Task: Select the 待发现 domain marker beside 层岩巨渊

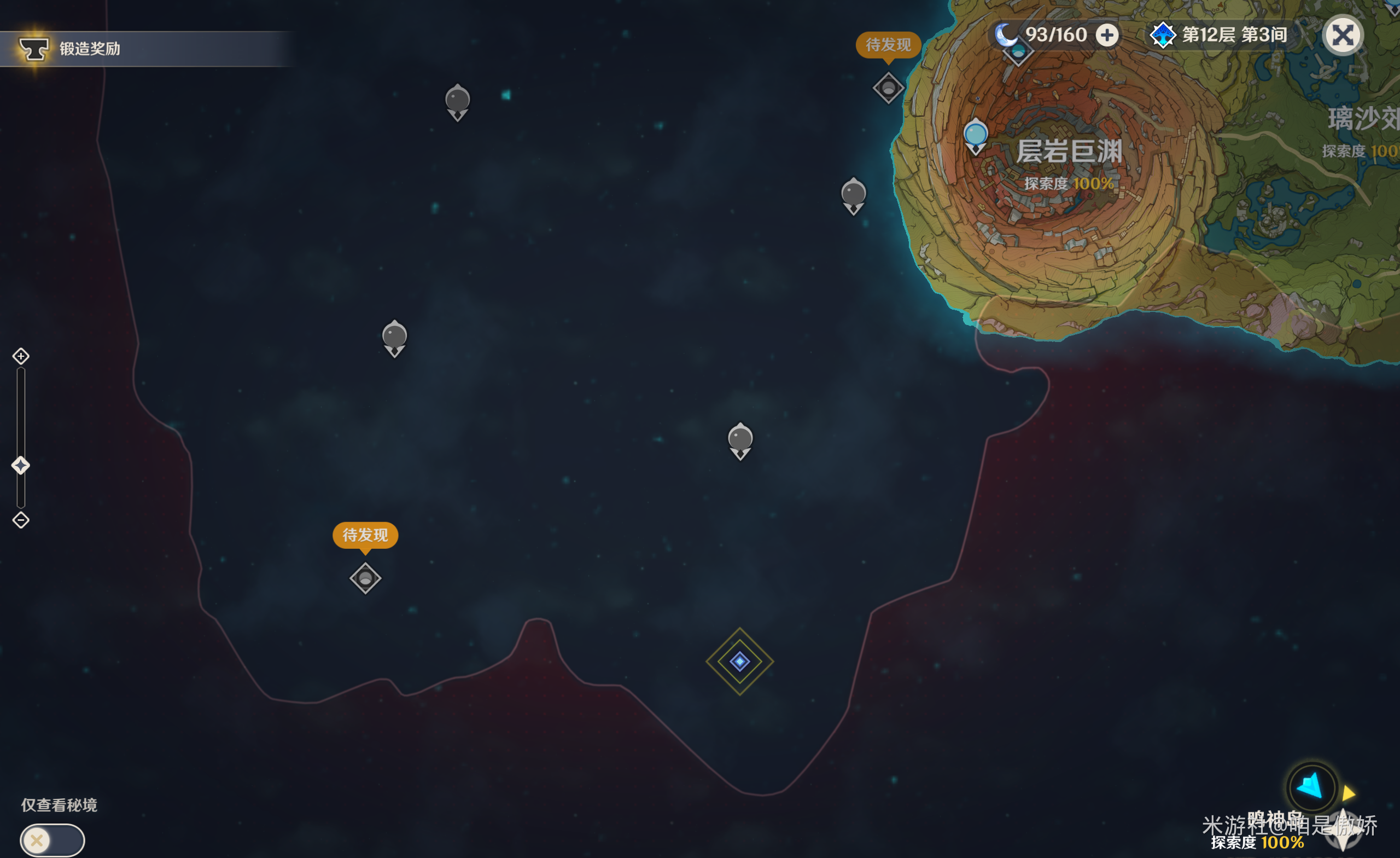Action: [888, 88]
